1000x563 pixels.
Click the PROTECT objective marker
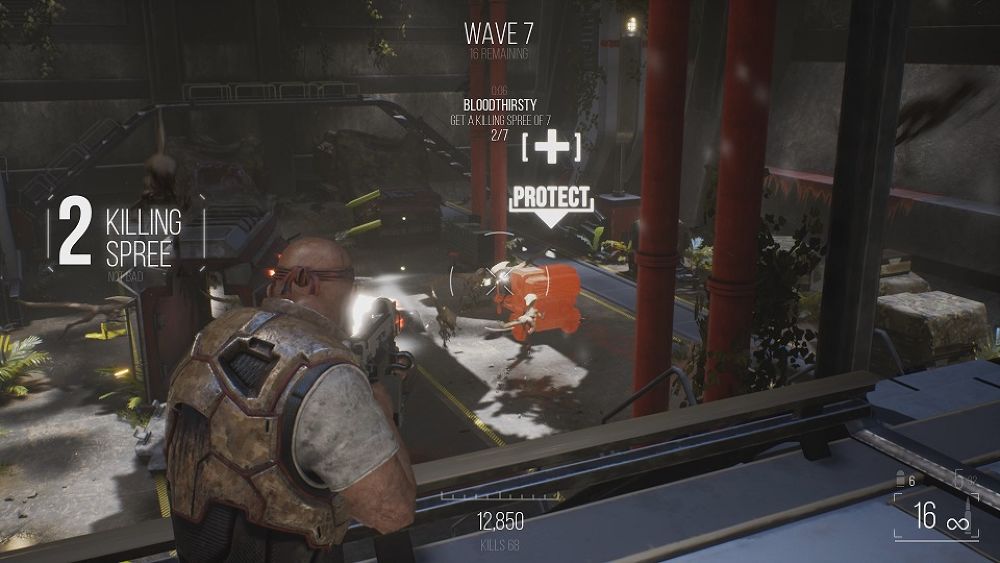click(551, 198)
